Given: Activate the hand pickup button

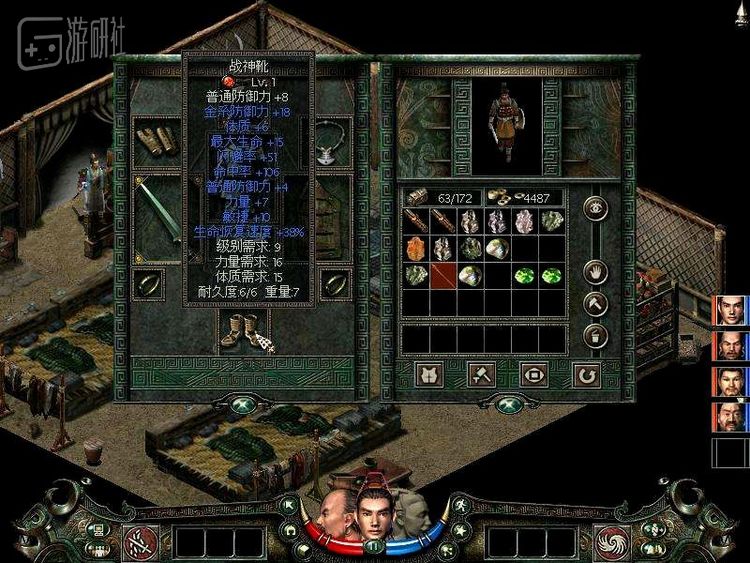Looking at the screenshot, I should click(x=595, y=272).
